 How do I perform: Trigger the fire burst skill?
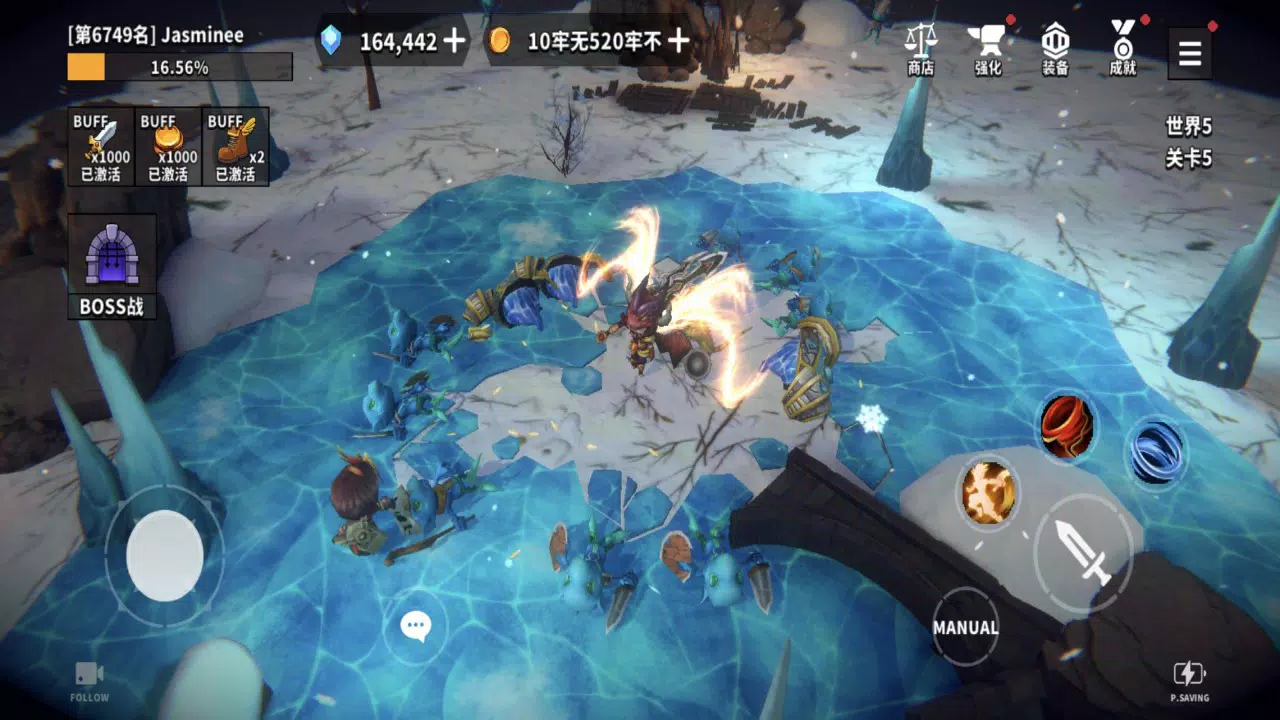click(x=986, y=492)
